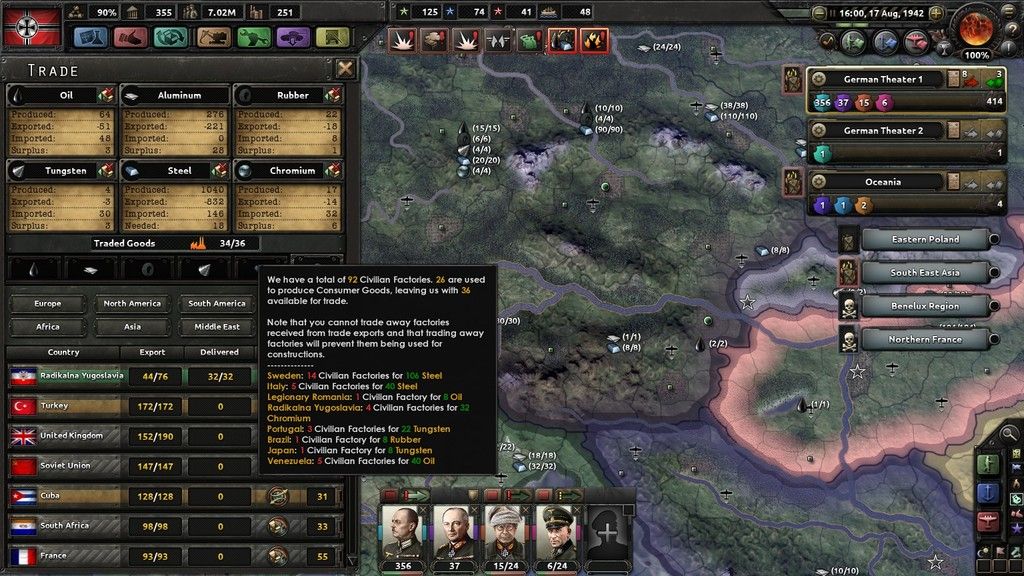
Task: Open the diplomacy menu with the red handshake button
Action: point(131,37)
